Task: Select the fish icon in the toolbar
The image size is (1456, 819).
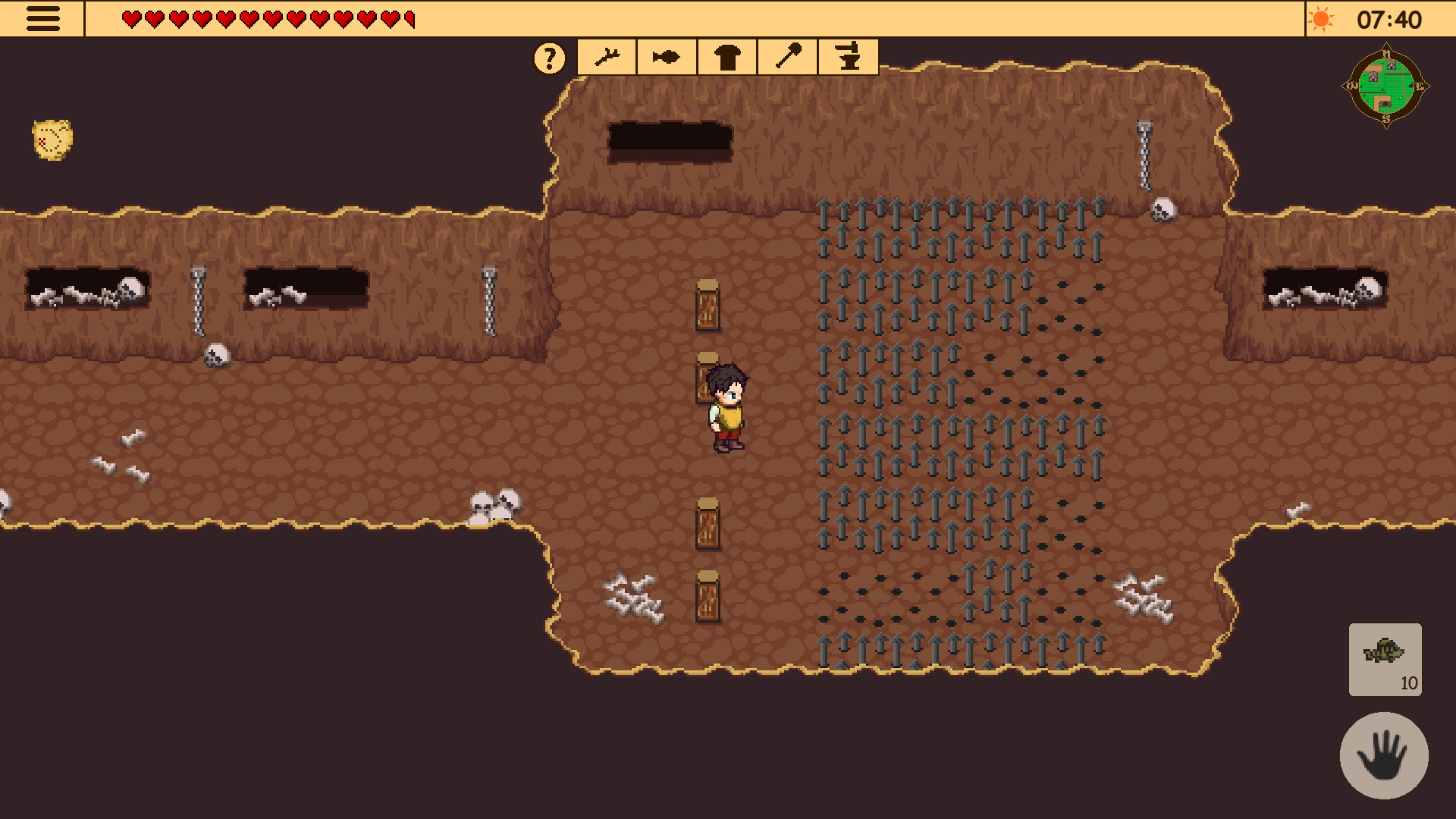Action: pyautogui.click(x=665, y=56)
